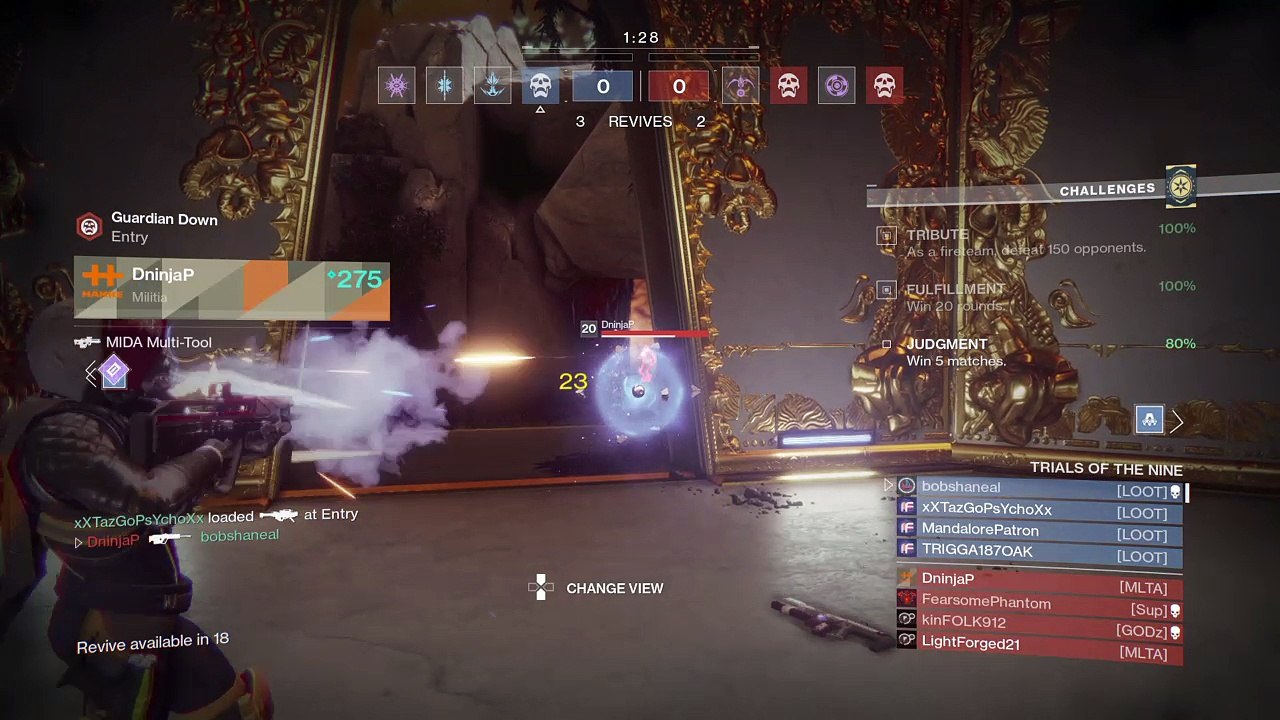Screen dimensions: 1280x720
Task: Choose xXTazGoPsYchoXx in the player list
Action: 1040,510
